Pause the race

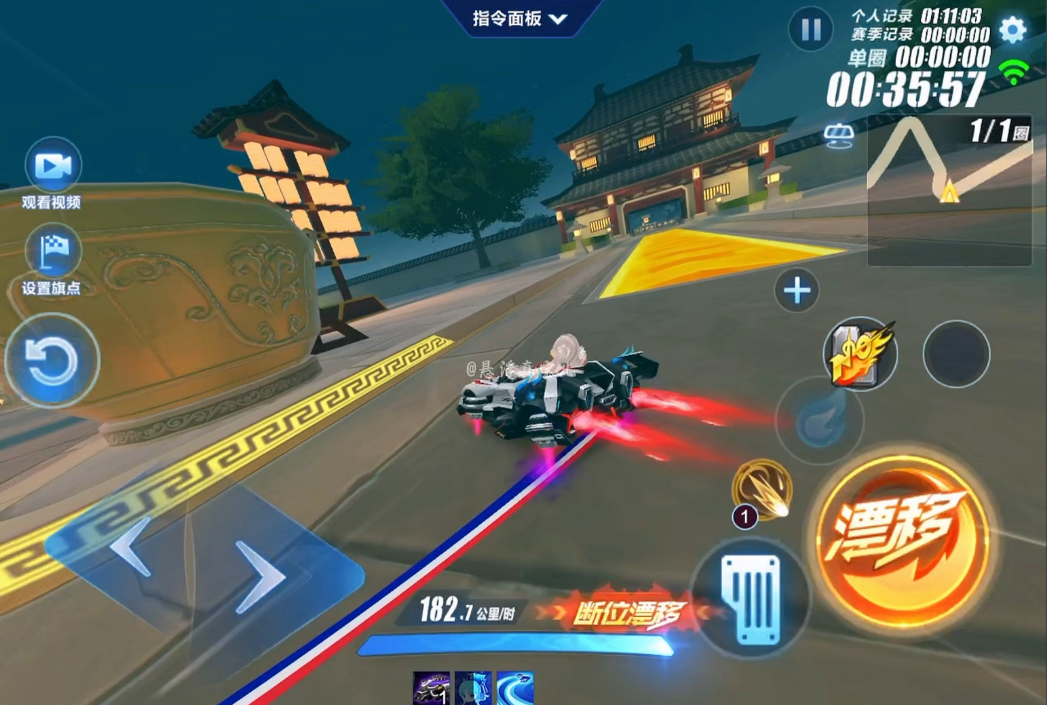click(810, 29)
